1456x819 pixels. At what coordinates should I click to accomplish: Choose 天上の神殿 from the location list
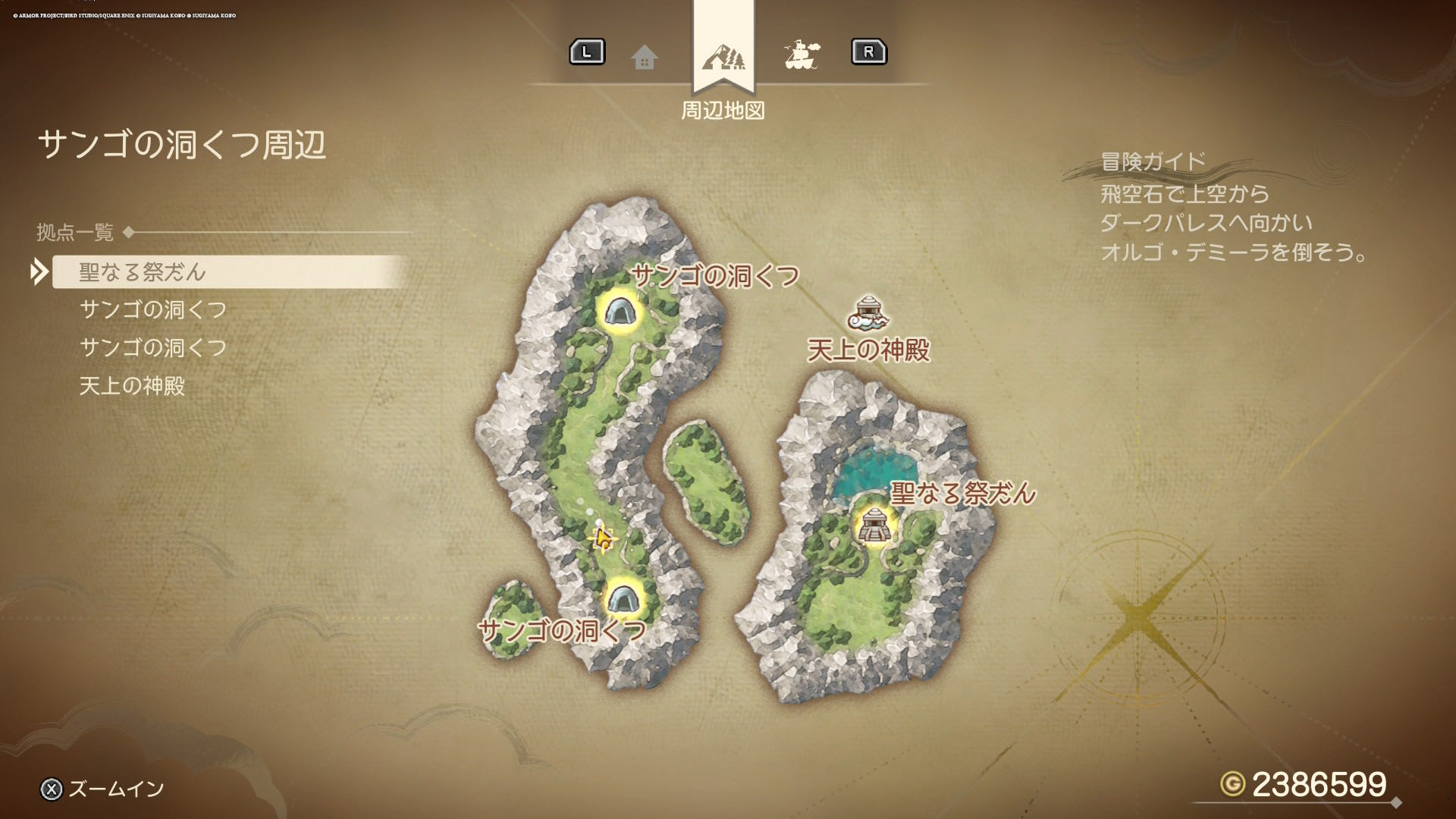click(x=132, y=386)
